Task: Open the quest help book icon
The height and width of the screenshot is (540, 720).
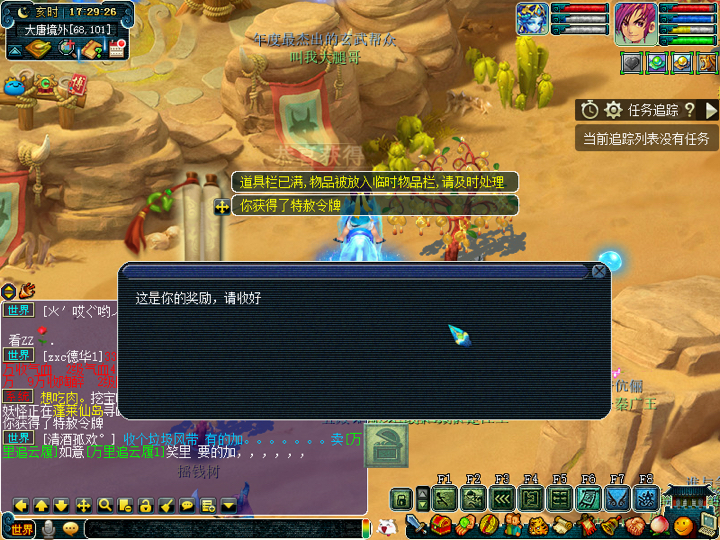Action: (92, 49)
